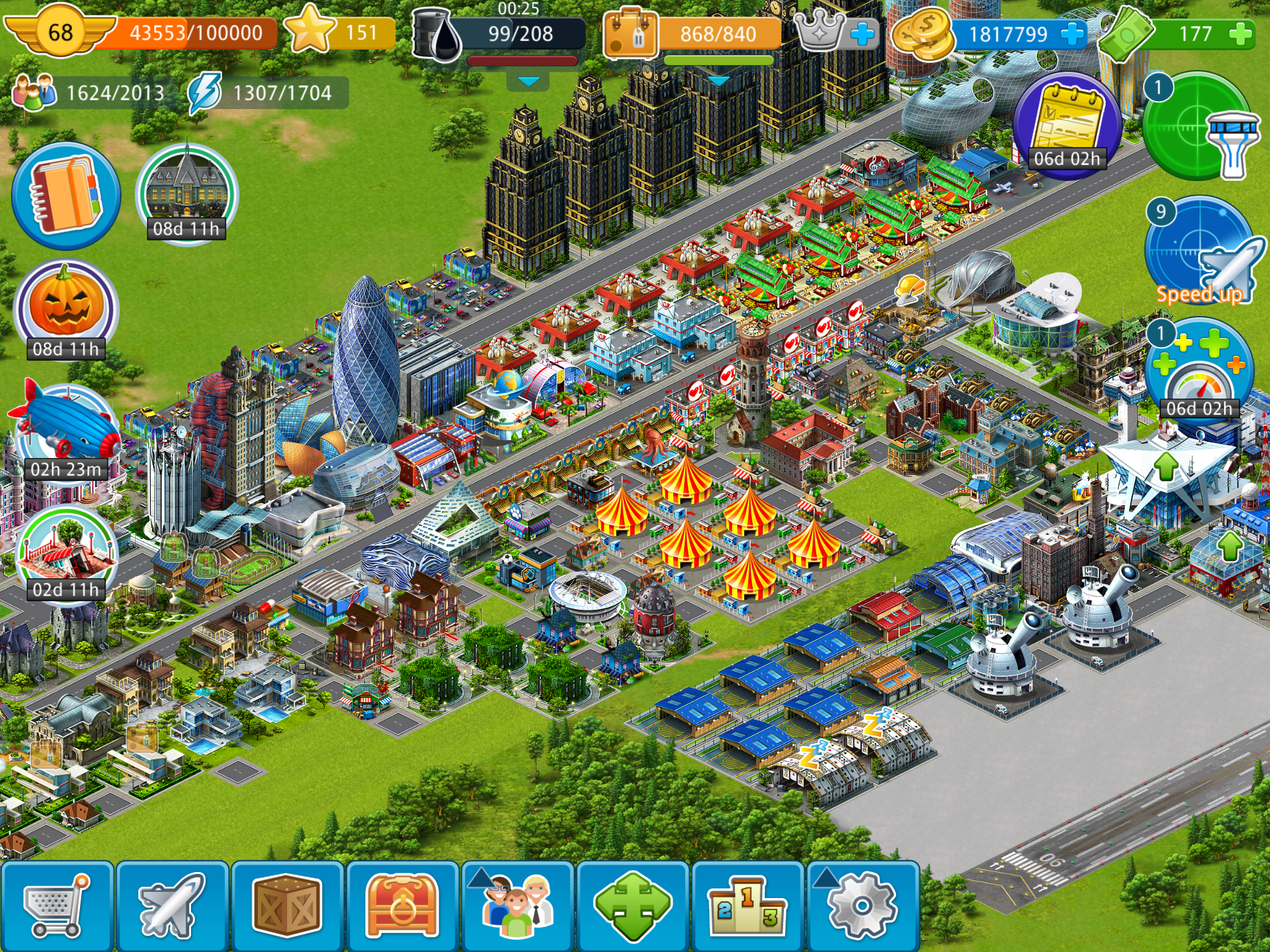Show the friends and neighbors panel
Image resolution: width=1270 pixels, height=952 pixels.
[518, 906]
